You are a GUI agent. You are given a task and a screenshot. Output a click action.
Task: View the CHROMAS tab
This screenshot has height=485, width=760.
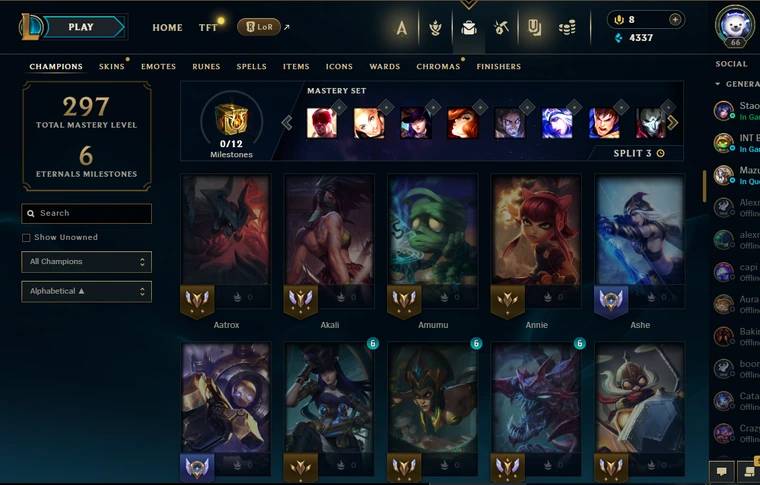438,67
